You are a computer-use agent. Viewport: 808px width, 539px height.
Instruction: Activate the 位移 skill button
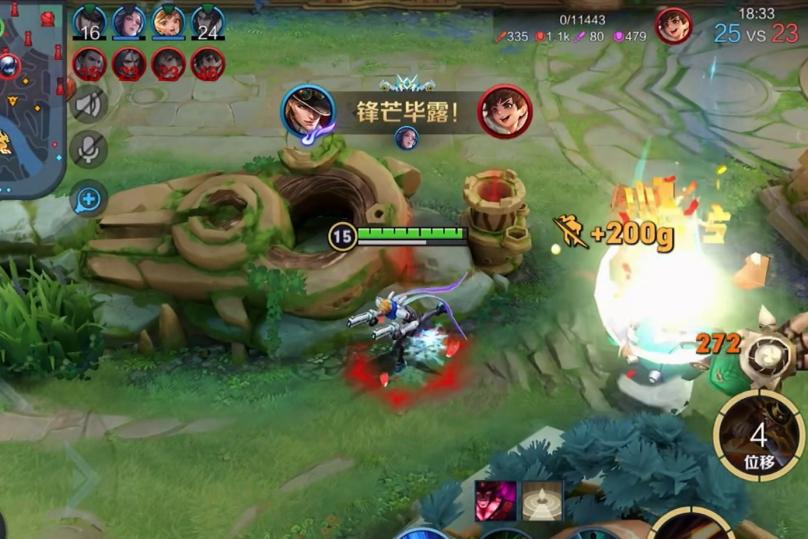click(x=758, y=437)
